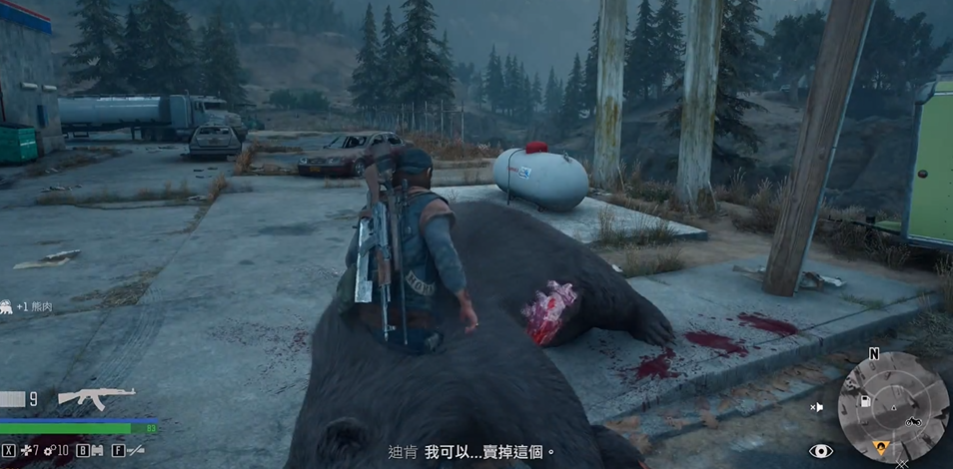953x469 pixels.
Task: Click the crossed-lines marker at minimap's bottom edge
Action: tap(903, 462)
